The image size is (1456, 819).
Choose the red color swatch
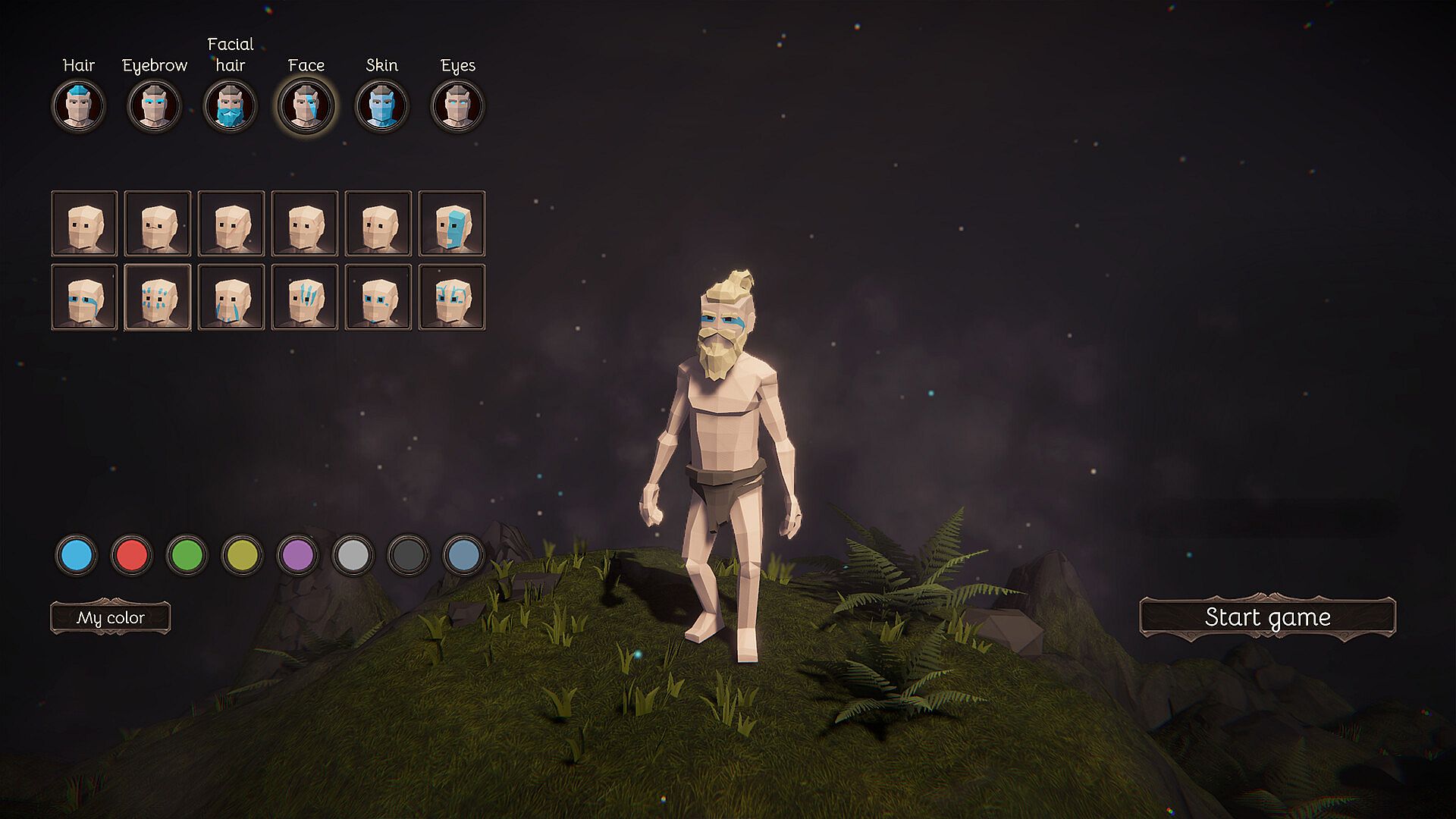tap(132, 555)
